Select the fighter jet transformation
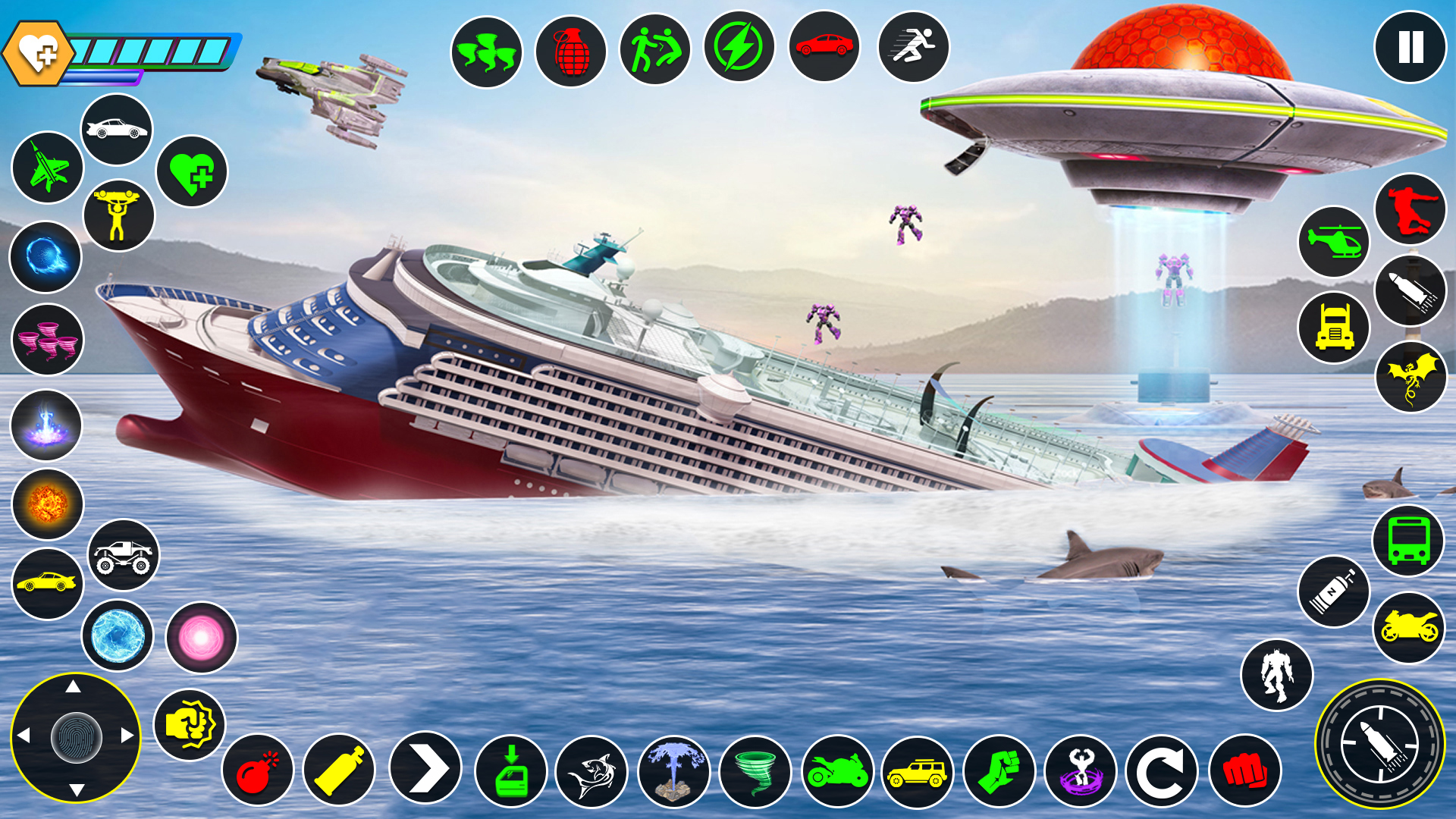Viewport: 1456px width, 819px height. pos(47,168)
